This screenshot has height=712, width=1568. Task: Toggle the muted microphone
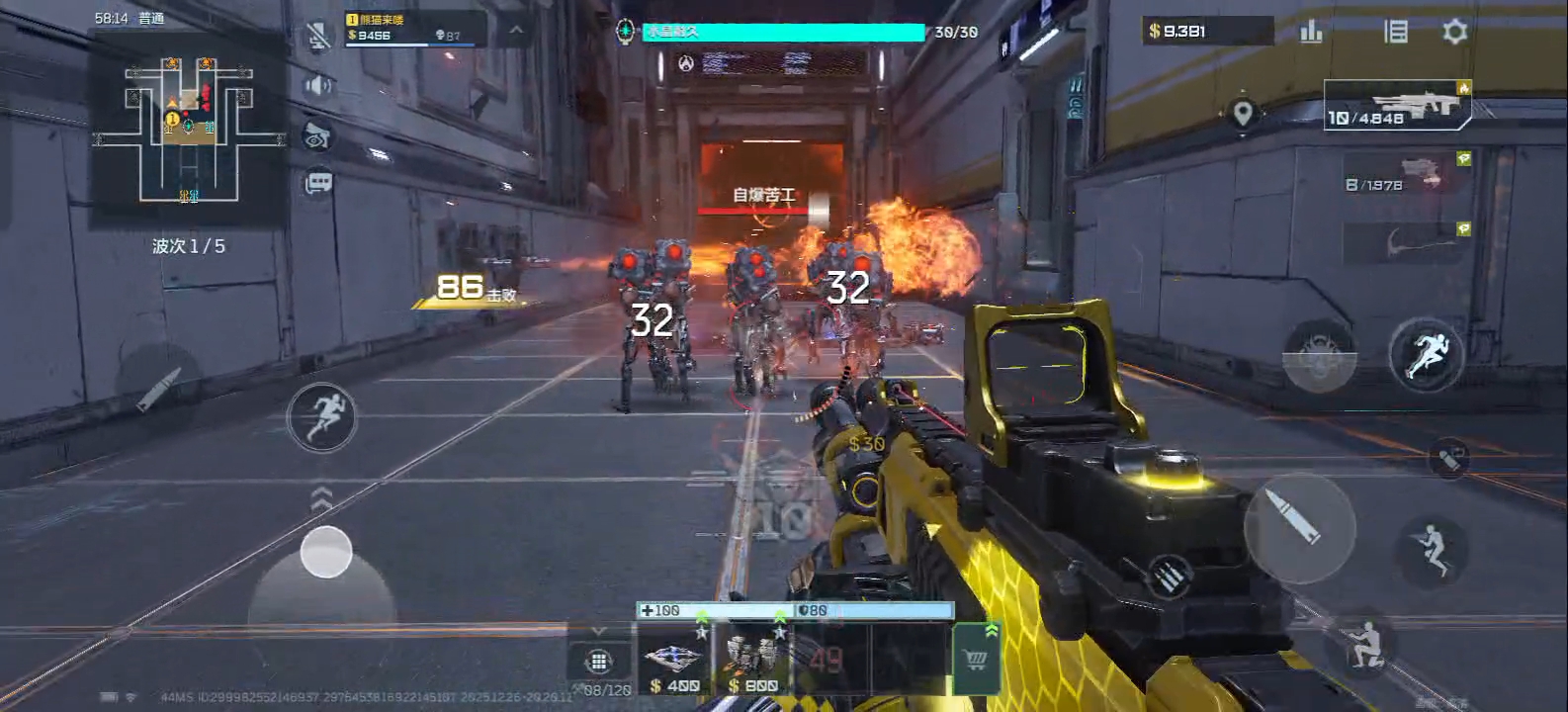(x=318, y=38)
